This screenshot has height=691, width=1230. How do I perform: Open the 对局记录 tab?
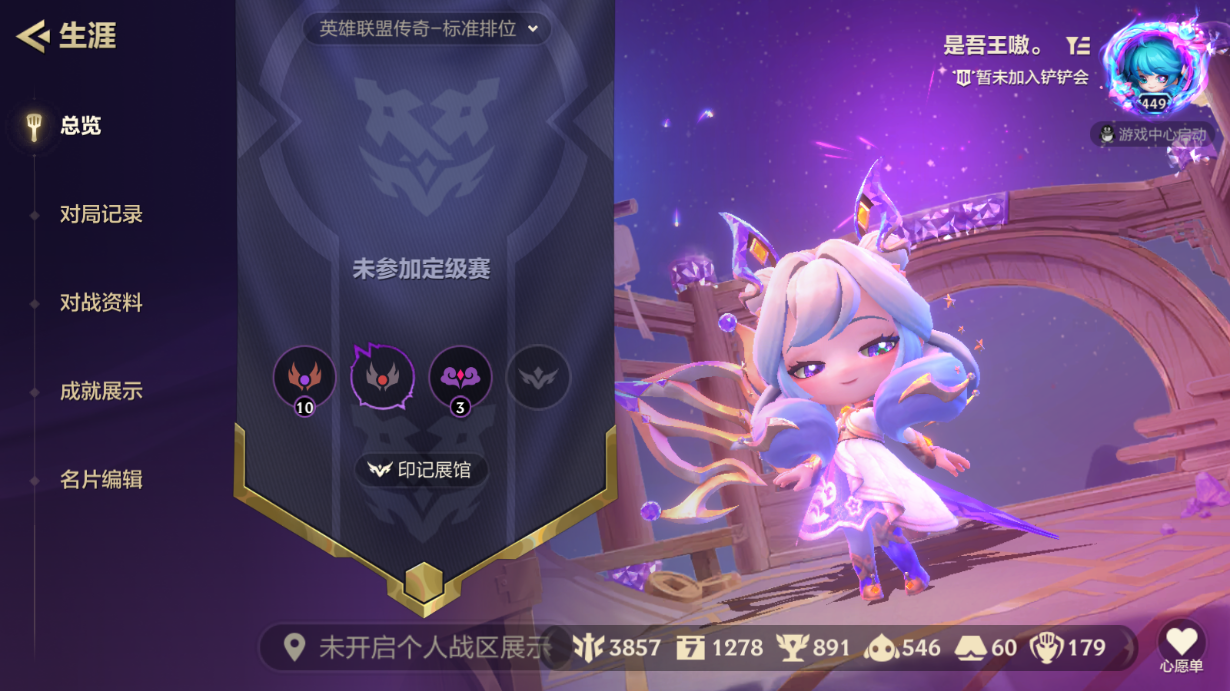click(100, 214)
